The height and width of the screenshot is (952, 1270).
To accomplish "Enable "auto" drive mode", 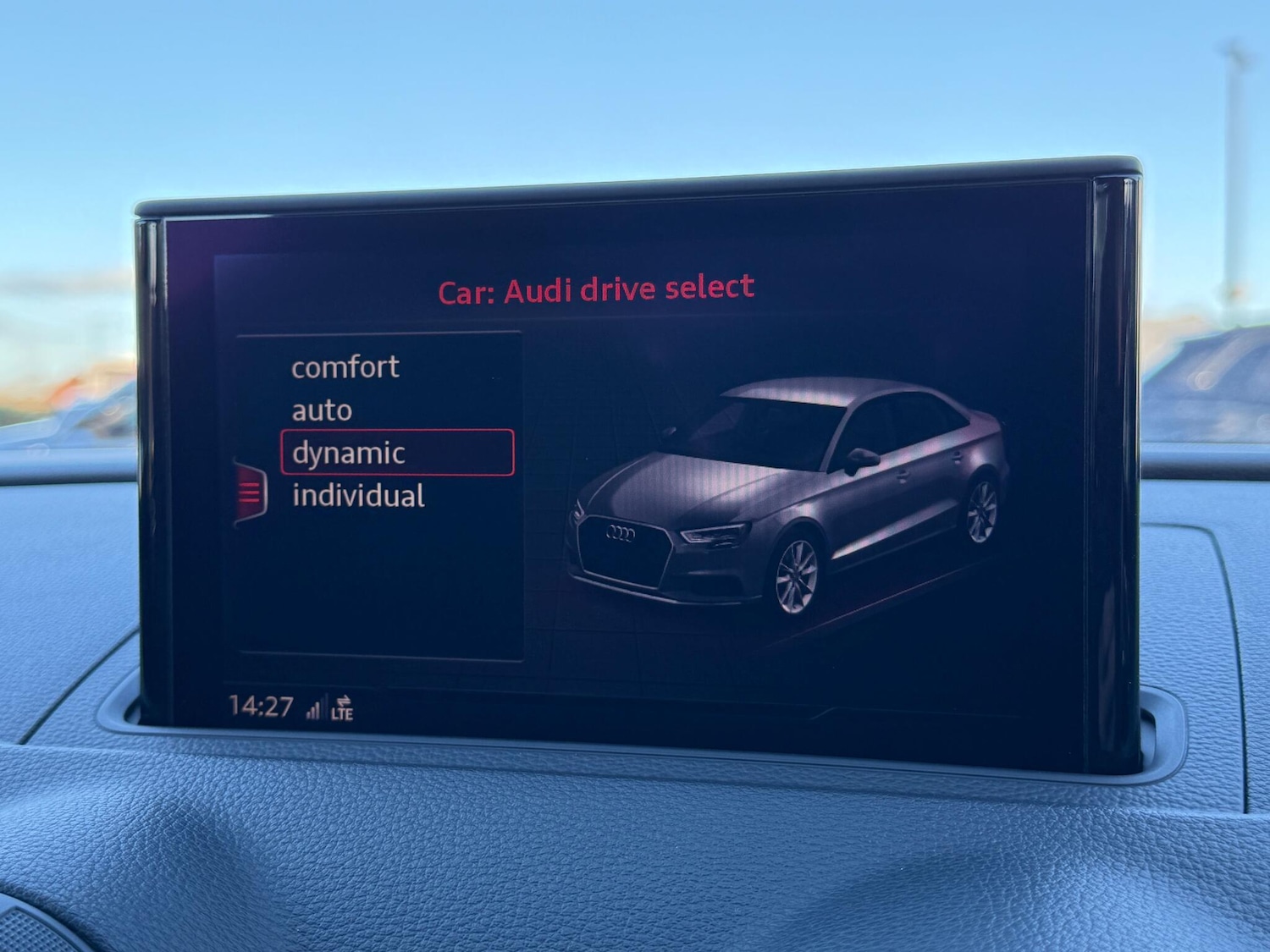I will pos(322,410).
